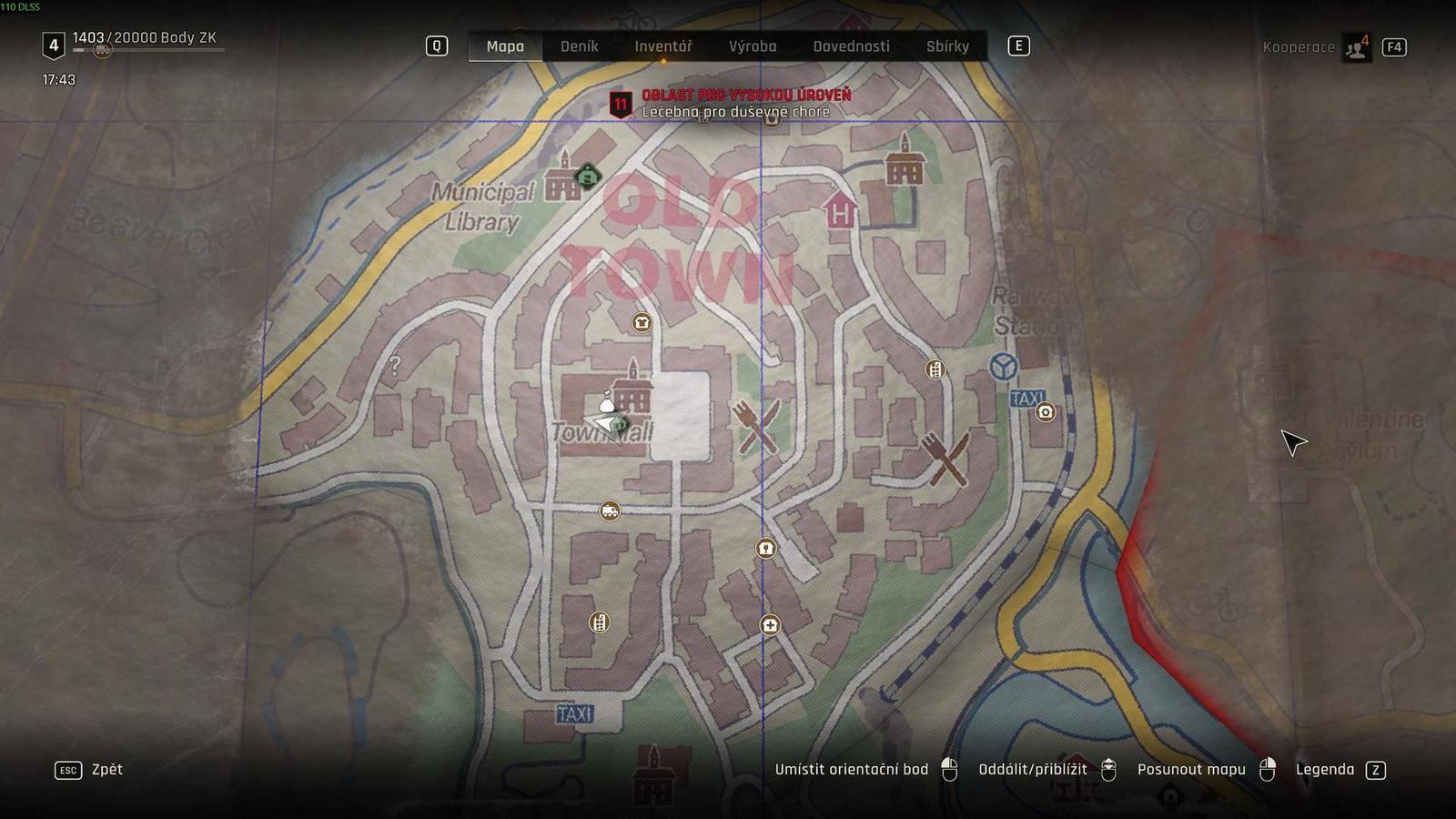
Task: Click the shirt marker below Old Town
Action: (x=642, y=322)
